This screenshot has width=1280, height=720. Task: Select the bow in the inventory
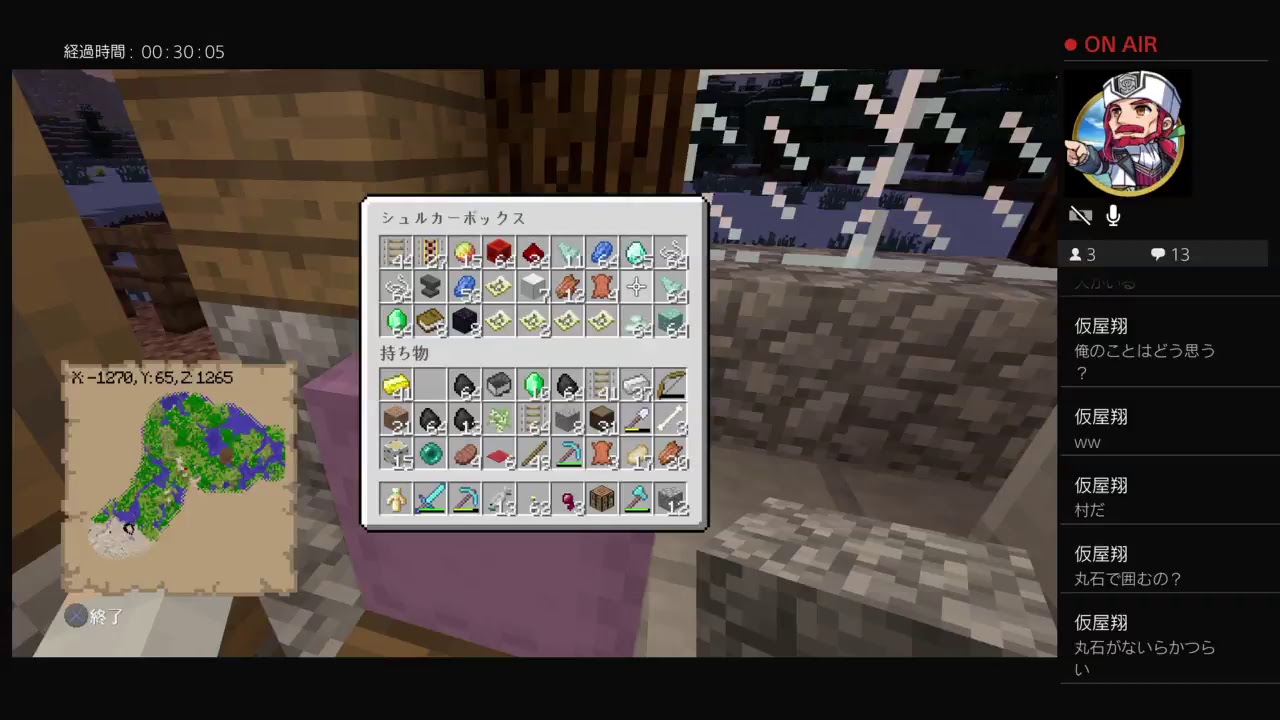click(670, 385)
